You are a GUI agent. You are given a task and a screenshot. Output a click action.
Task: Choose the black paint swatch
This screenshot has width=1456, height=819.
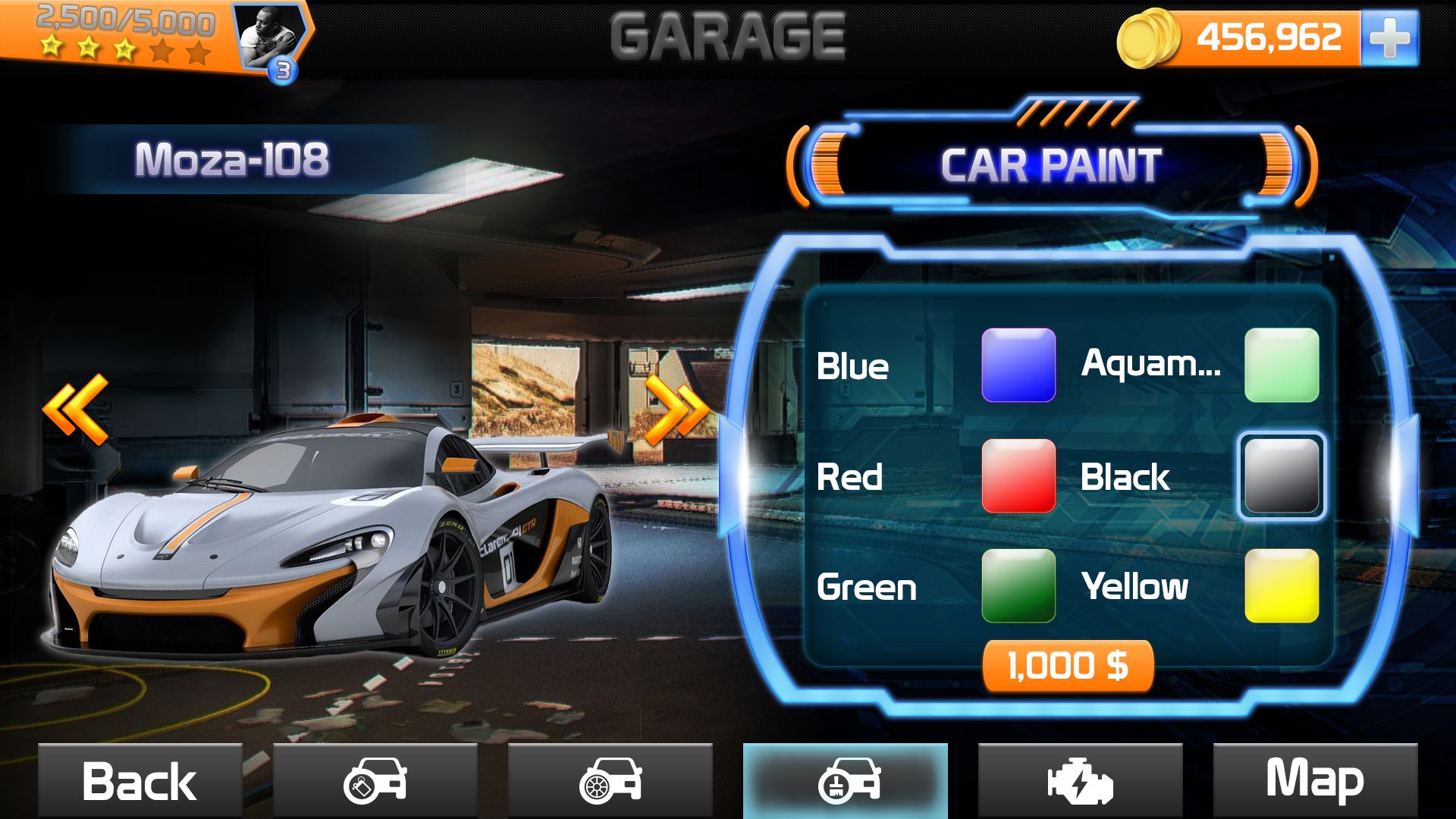[1282, 476]
